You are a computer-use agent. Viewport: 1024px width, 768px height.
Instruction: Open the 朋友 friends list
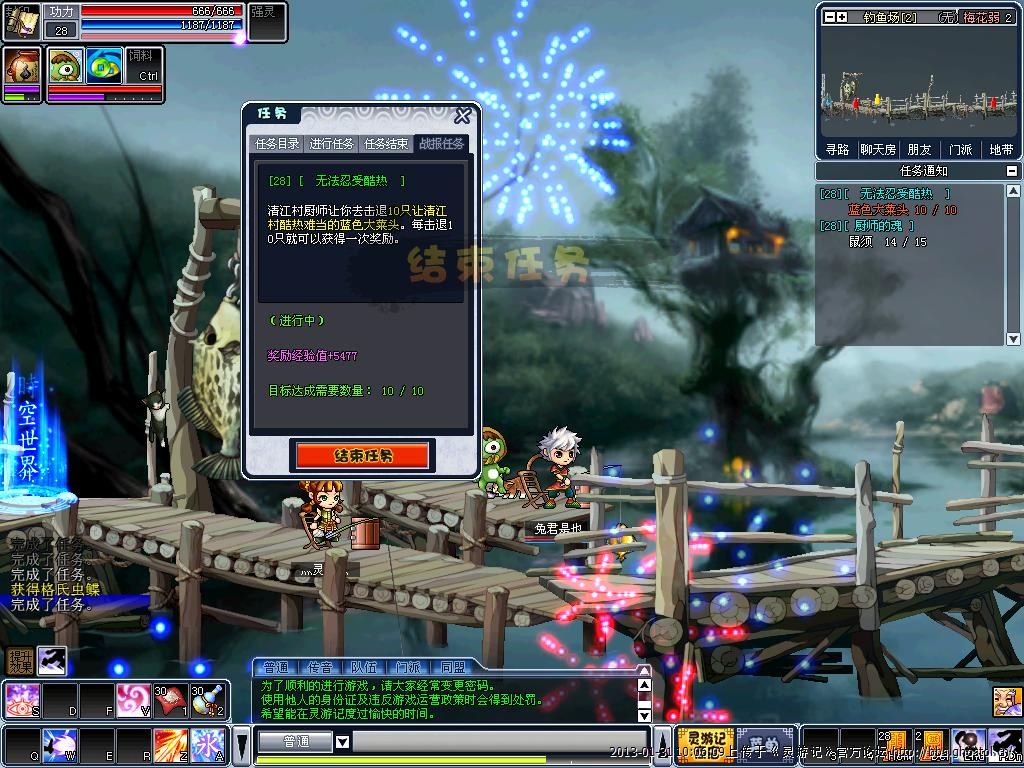pos(919,150)
